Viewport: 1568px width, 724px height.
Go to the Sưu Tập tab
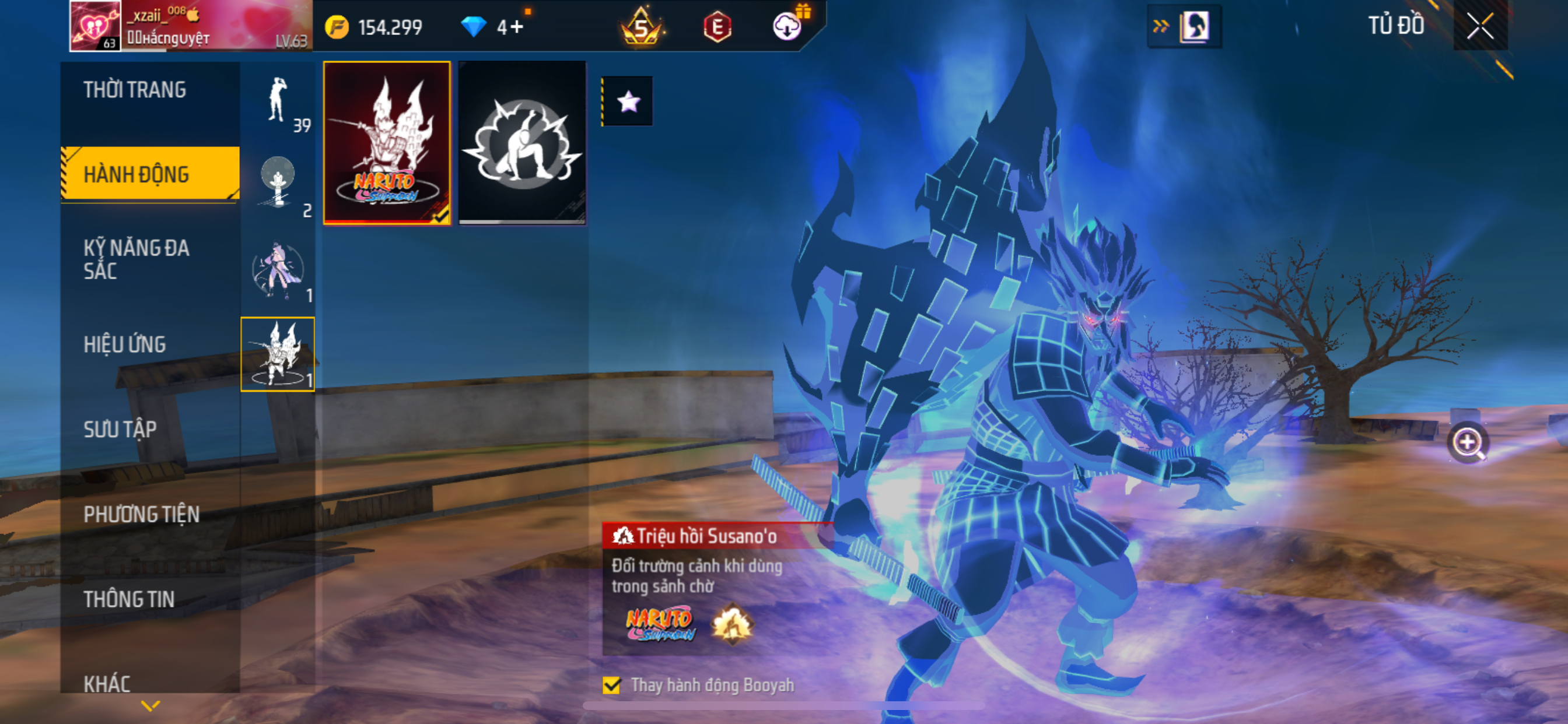coord(120,430)
